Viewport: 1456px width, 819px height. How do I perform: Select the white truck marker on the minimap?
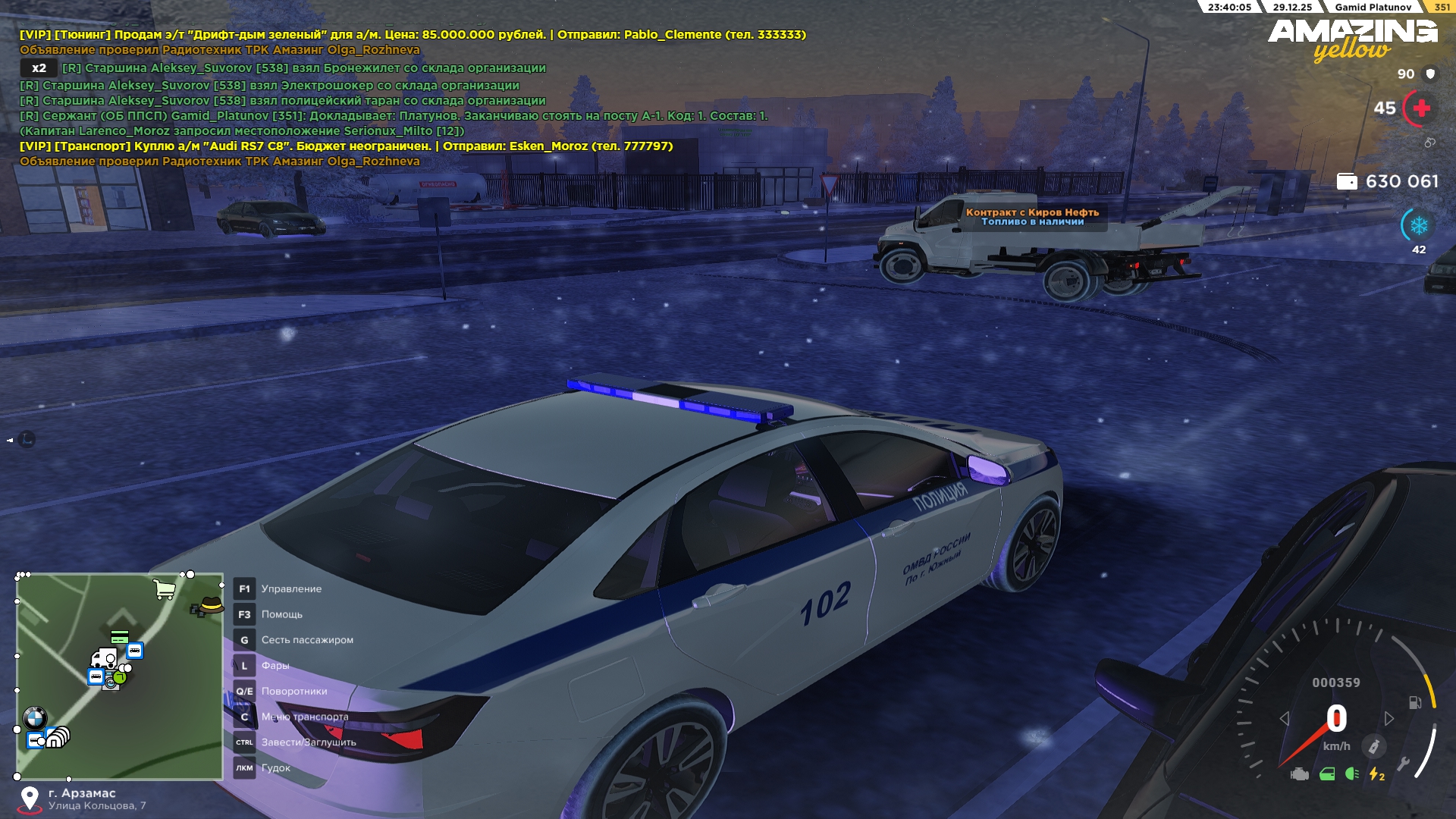click(103, 657)
